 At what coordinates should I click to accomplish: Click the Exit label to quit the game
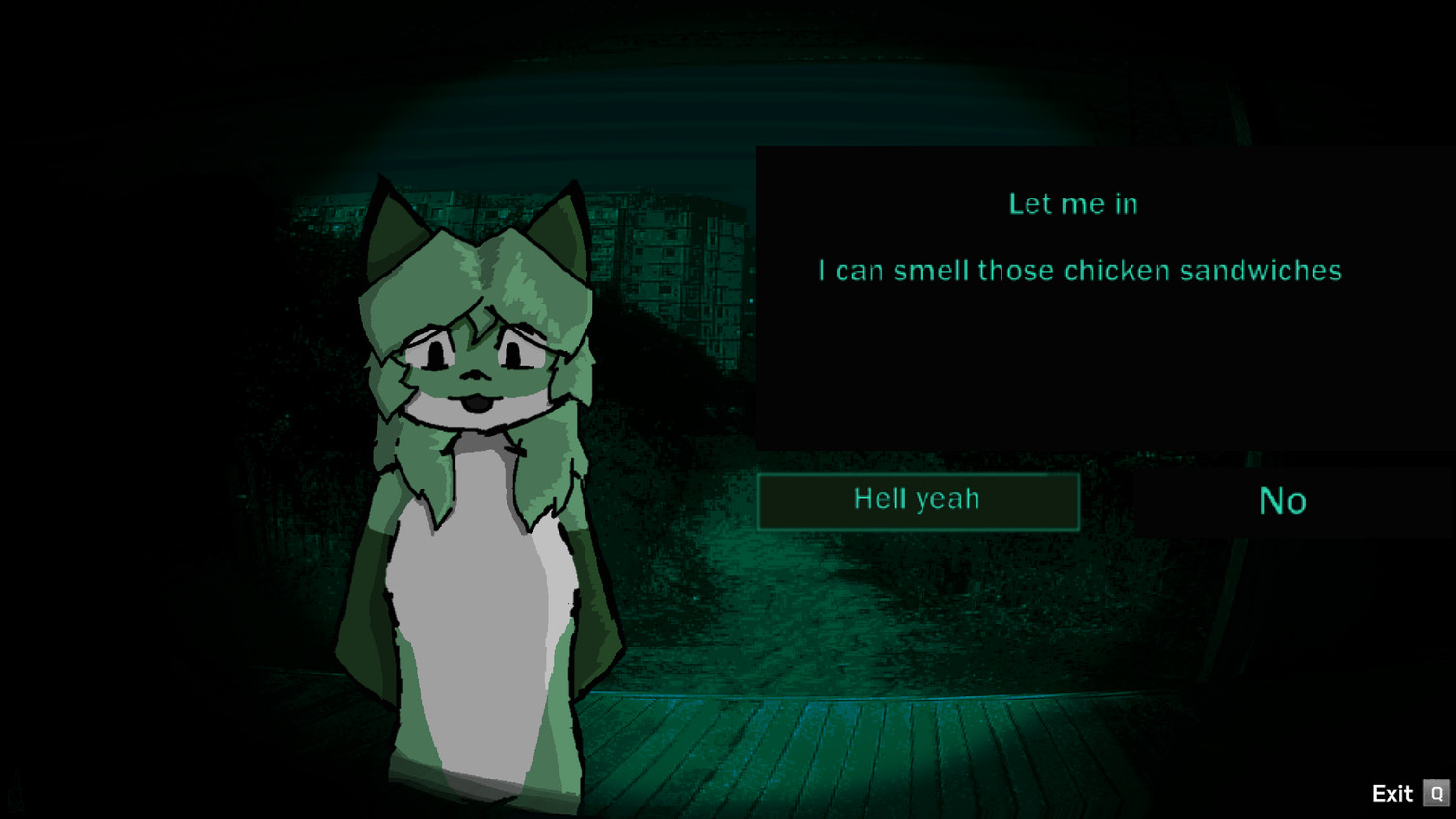pyautogui.click(x=1391, y=793)
